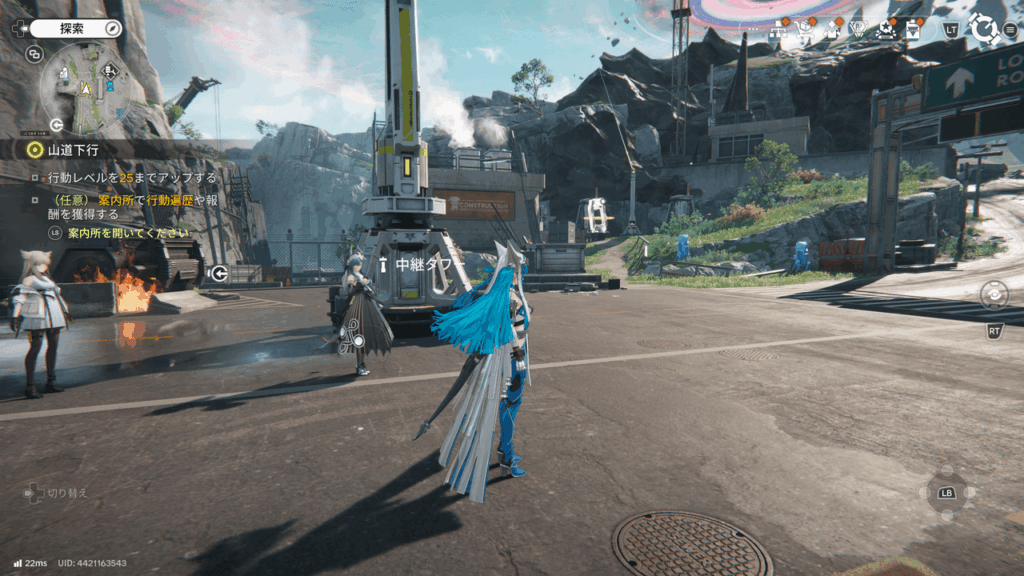Open the star badge event icon
This screenshot has height=576, width=1024.
[885, 30]
